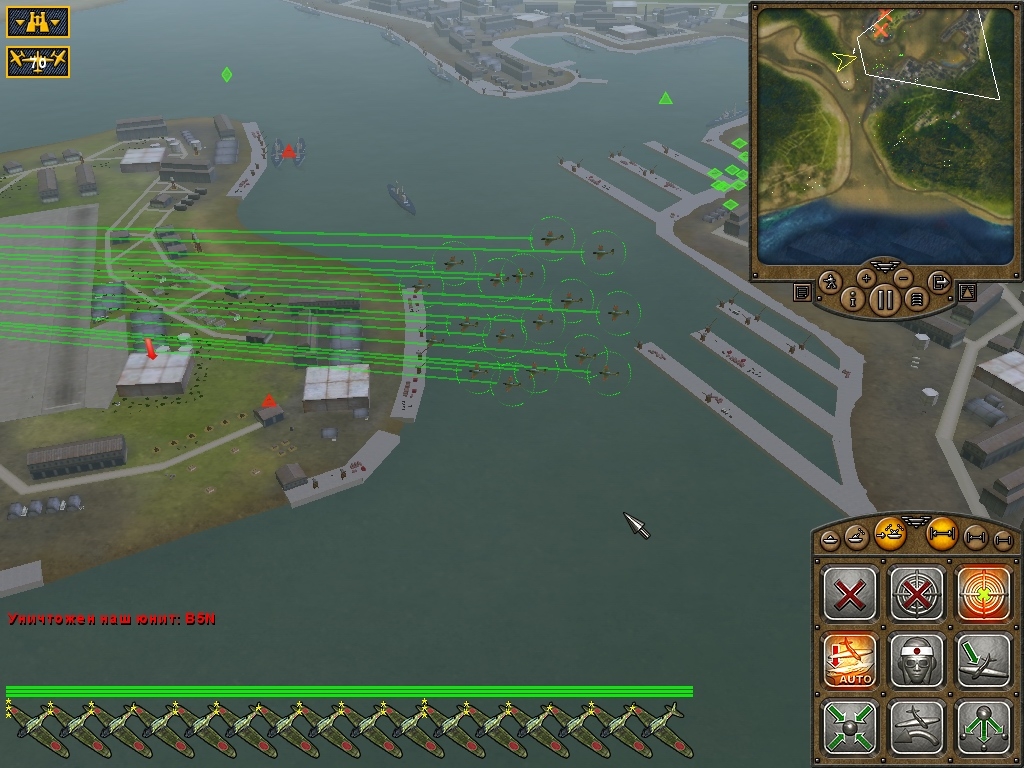Screen dimensions: 1024x768
Task: Zoom in using the plus button
Action: point(866,278)
